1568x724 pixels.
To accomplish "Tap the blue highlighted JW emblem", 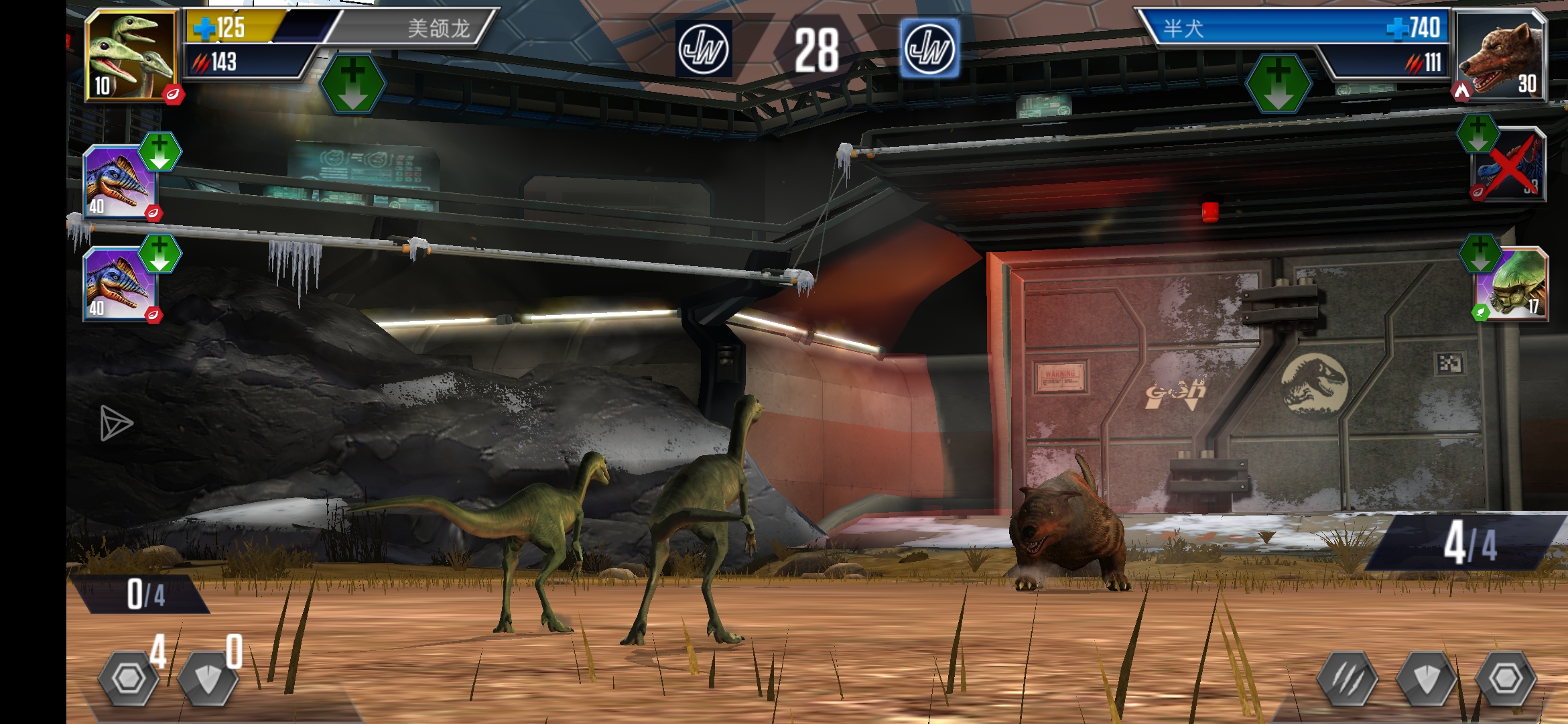I will click(x=929, y=49).
